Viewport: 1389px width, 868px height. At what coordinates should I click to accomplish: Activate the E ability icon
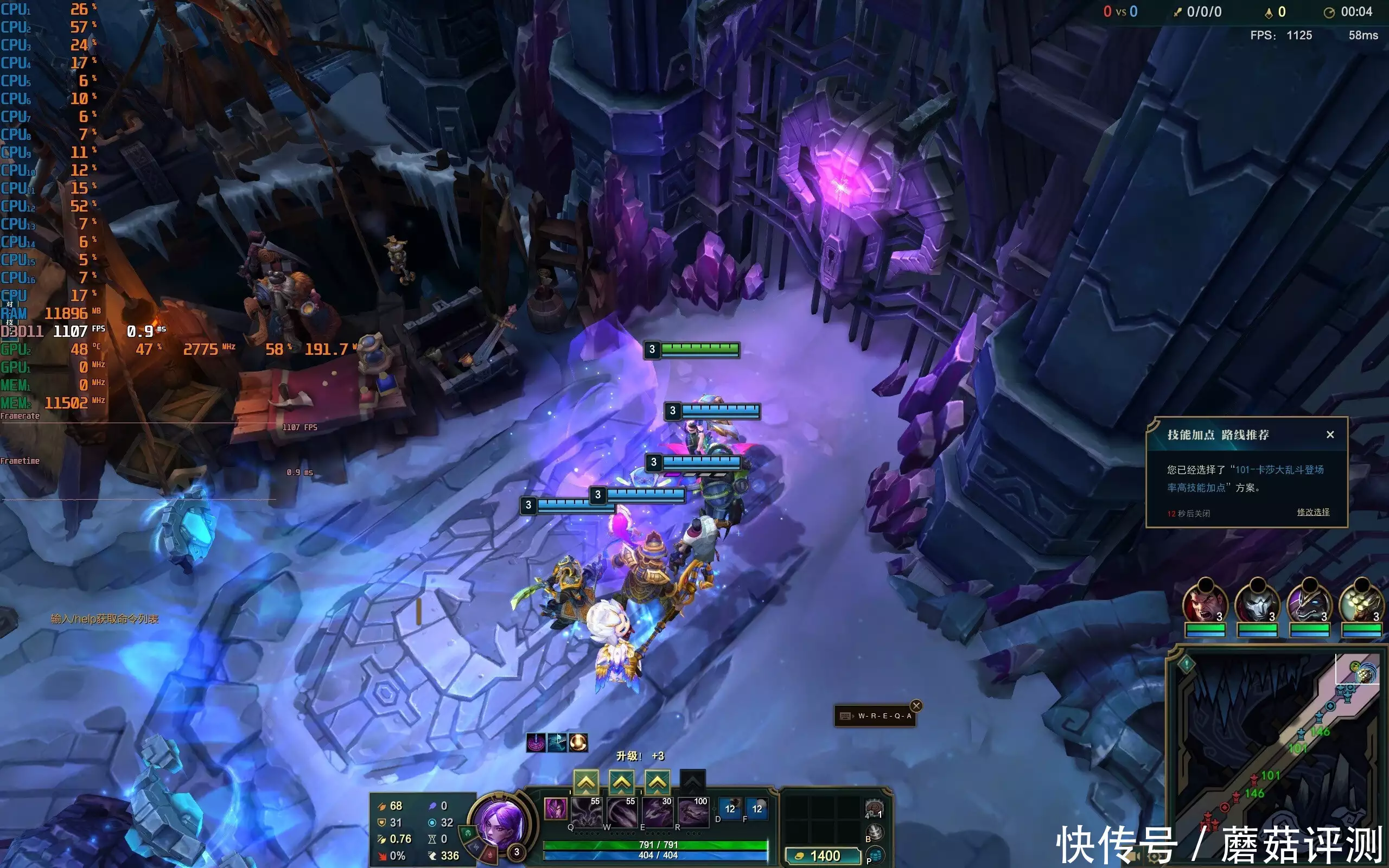click(x=657, y=812)
